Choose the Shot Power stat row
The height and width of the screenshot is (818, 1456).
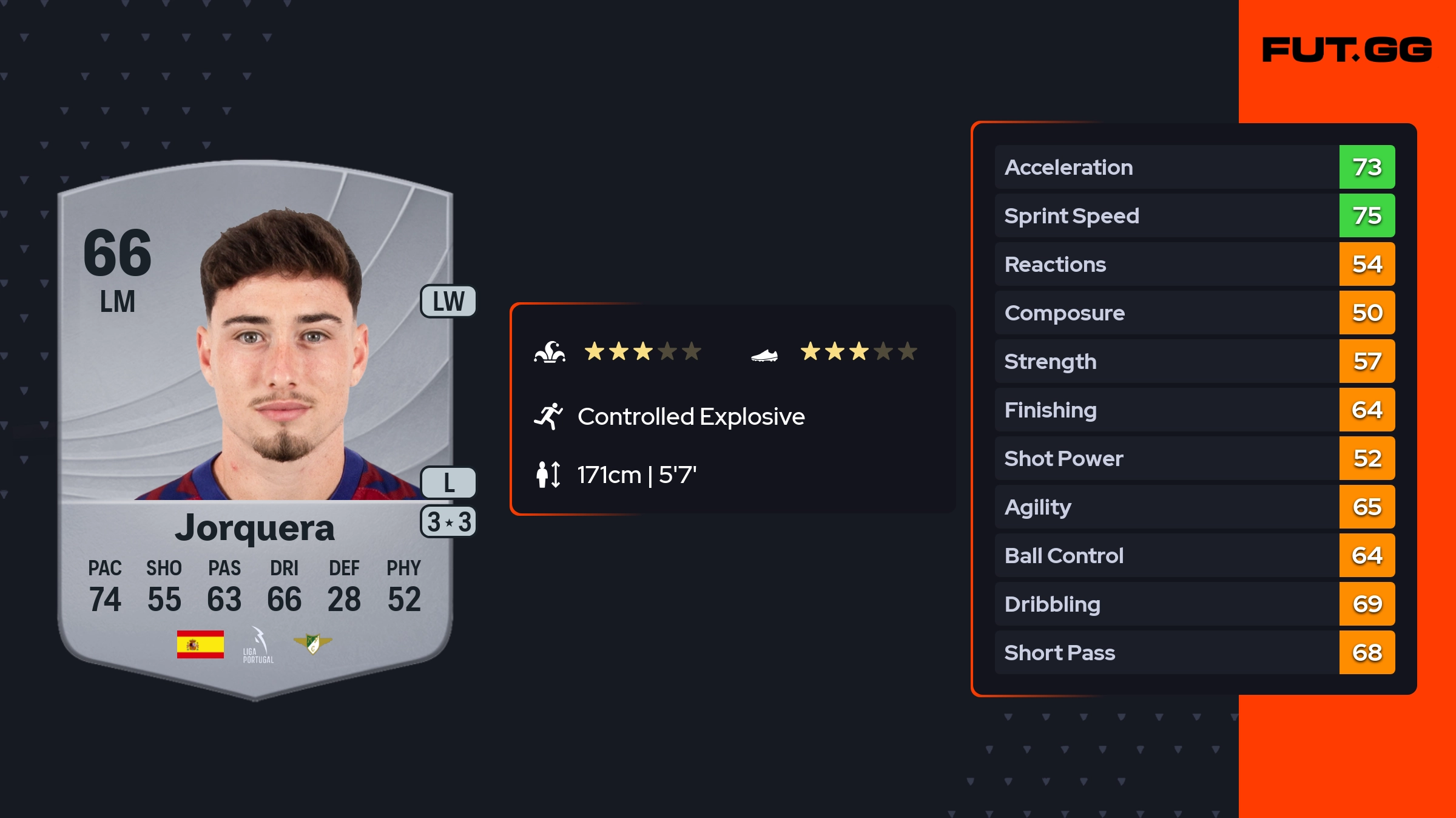tap(1194, 458)
